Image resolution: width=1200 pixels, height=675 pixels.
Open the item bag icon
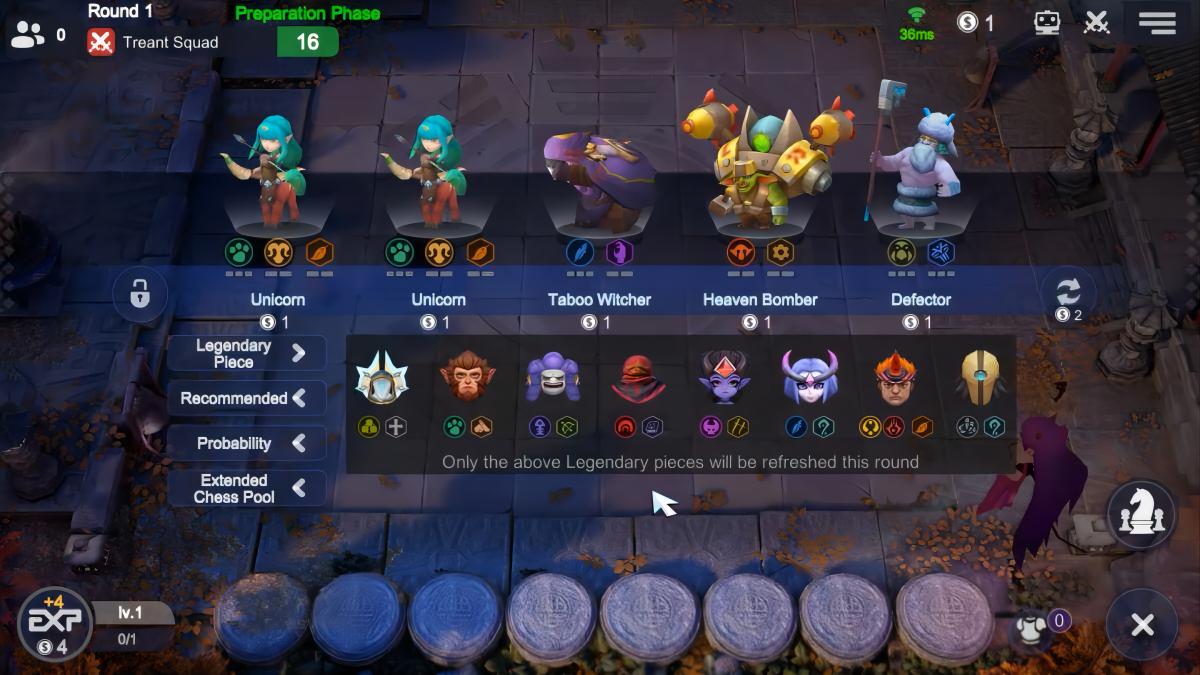[1030, 628]
